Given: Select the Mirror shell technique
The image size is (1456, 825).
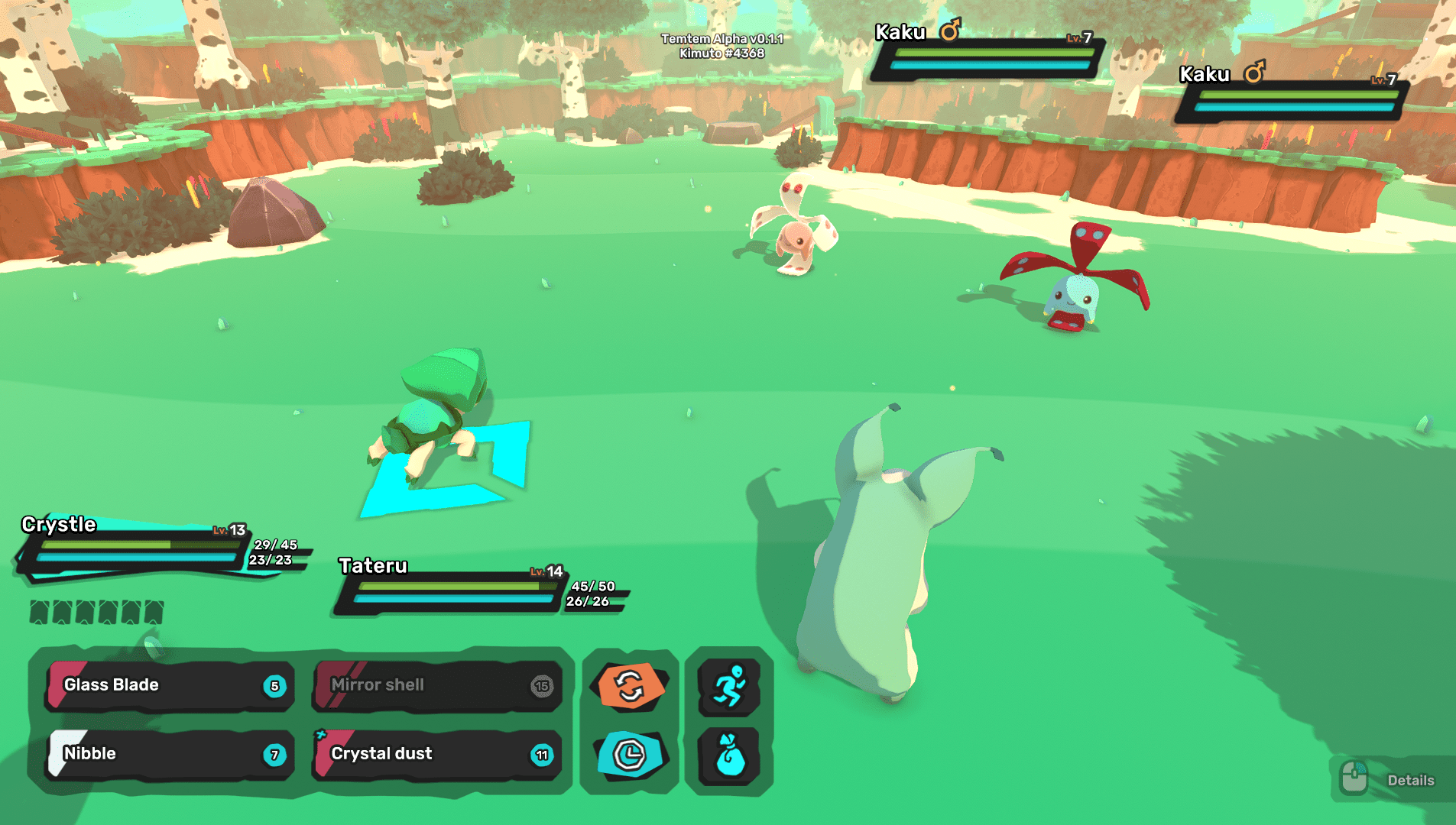Looking at the screenshot, I should (x=437, y=685).
